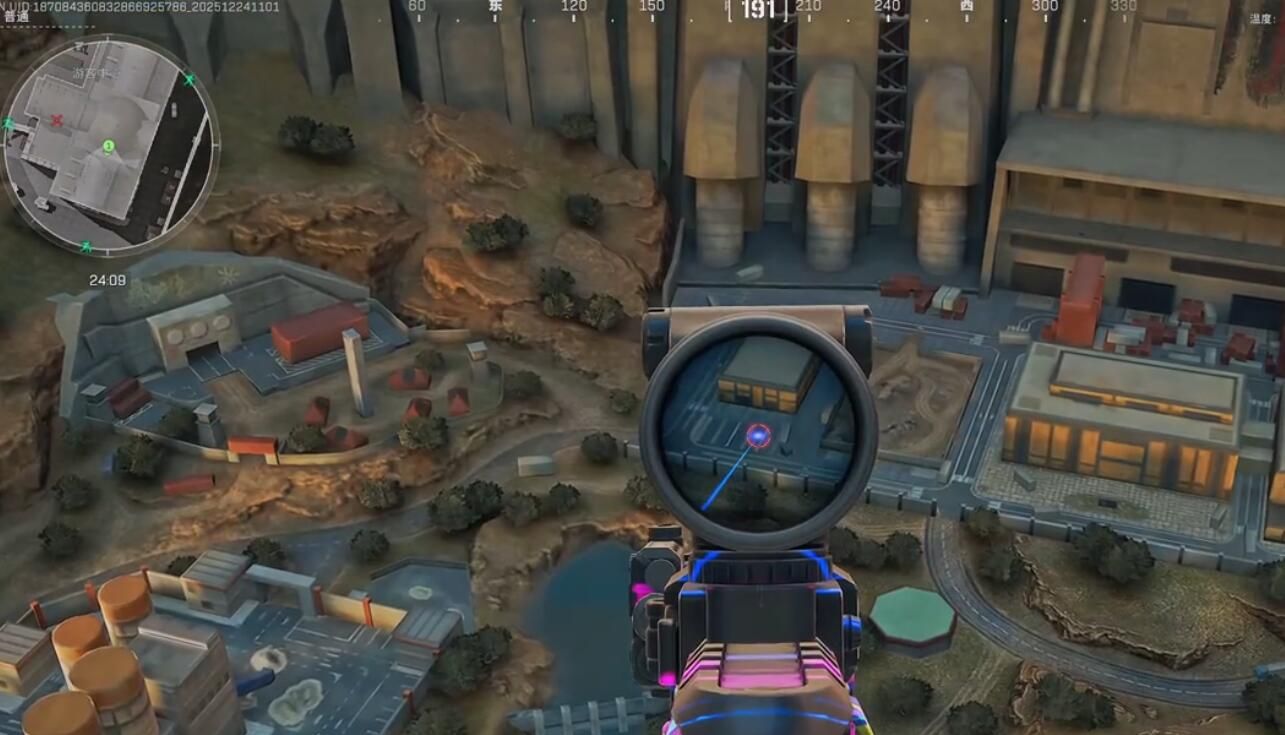Viewport: 1285px width, 735px height.
Task: Click the red X marker on minimap
Action: pyautogui.click(x=57, y=121)
